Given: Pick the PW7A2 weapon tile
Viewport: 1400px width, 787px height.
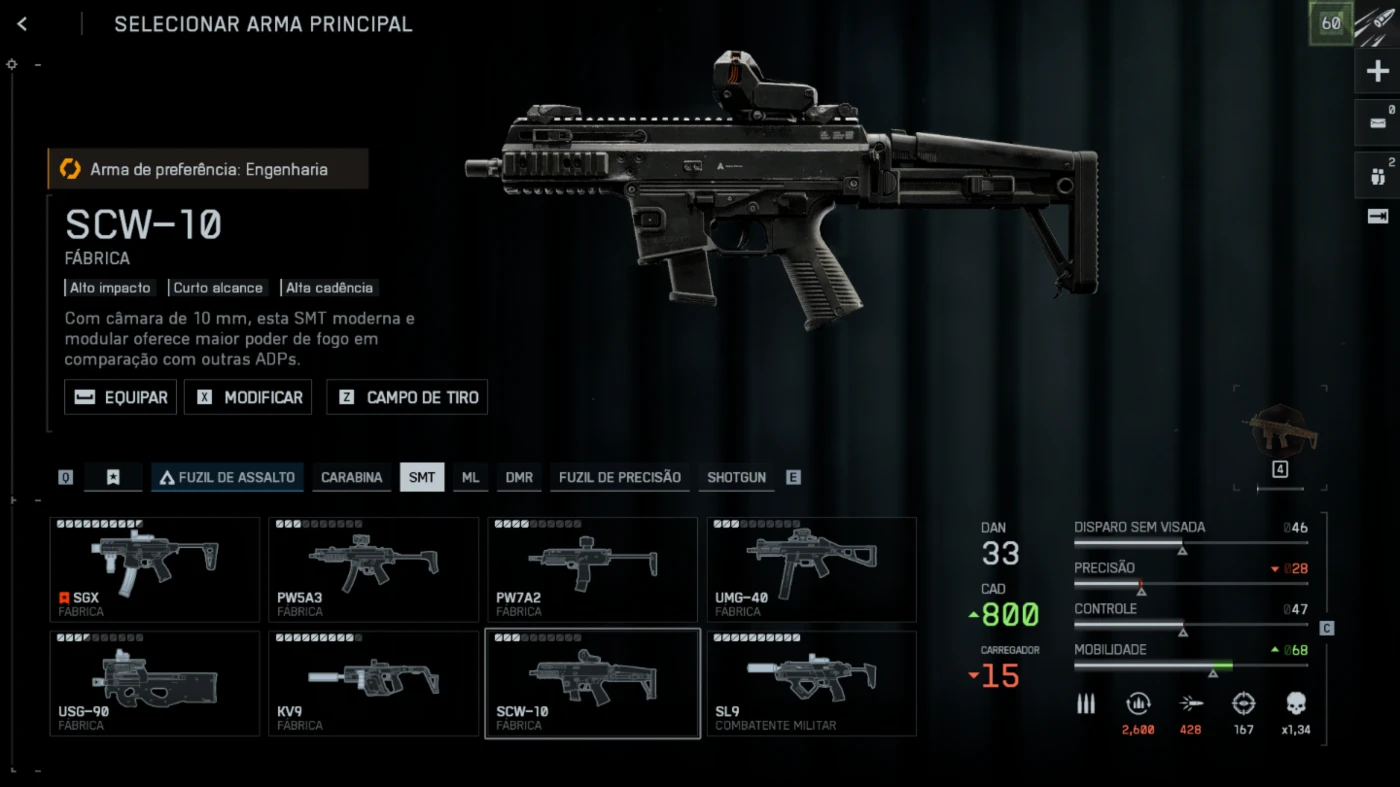Looking at the screenshot, I should tap(592, 569).
